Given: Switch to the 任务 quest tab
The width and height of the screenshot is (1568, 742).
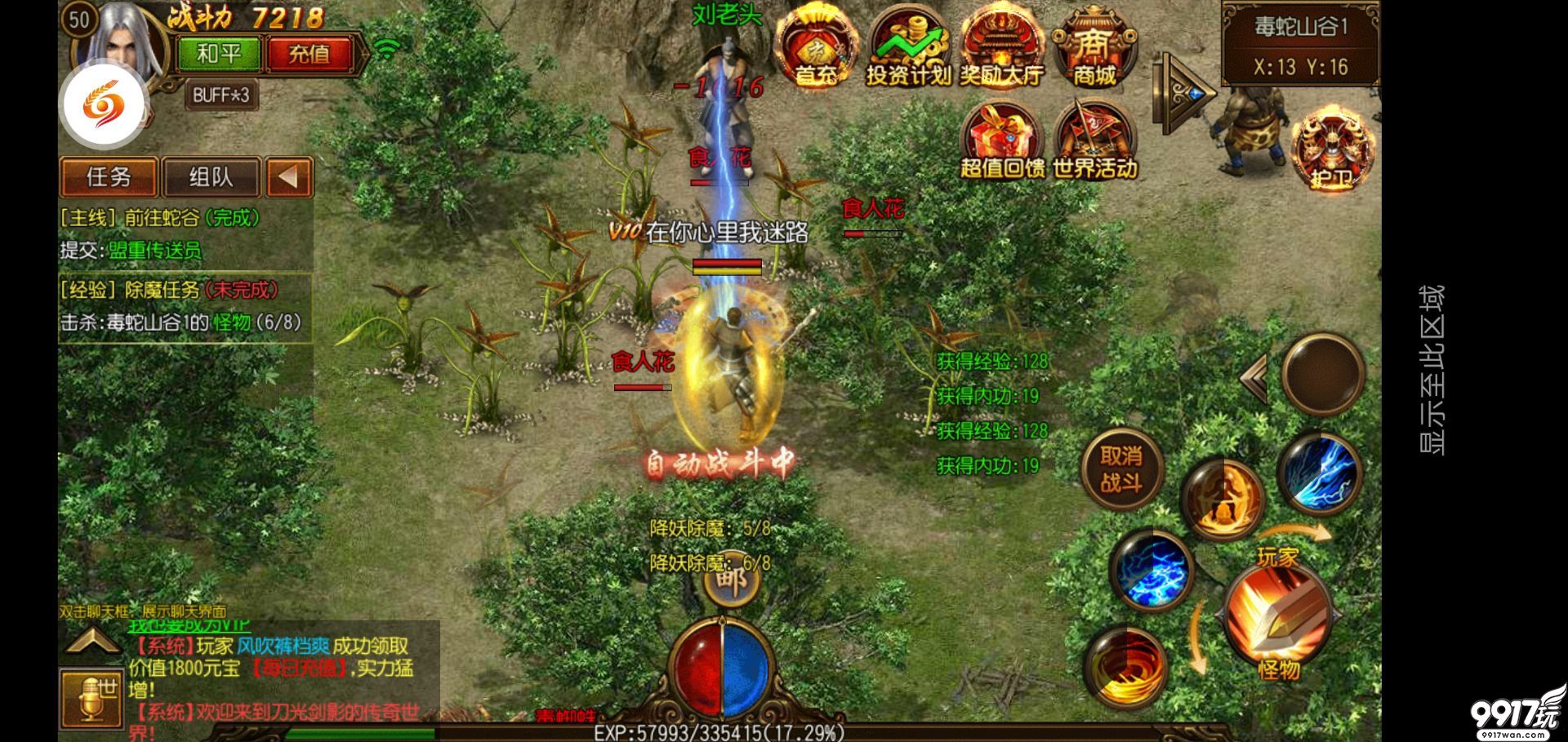Looking at the screenshot, I should coord(109,177).
